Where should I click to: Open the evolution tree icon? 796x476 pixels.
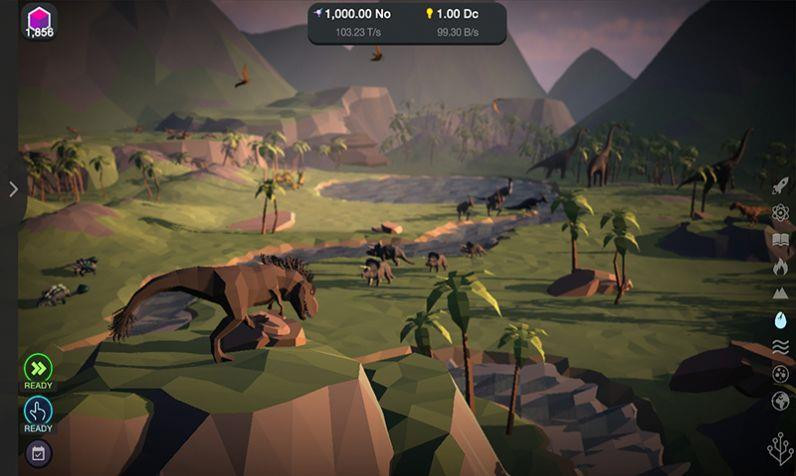pos(780,448)
